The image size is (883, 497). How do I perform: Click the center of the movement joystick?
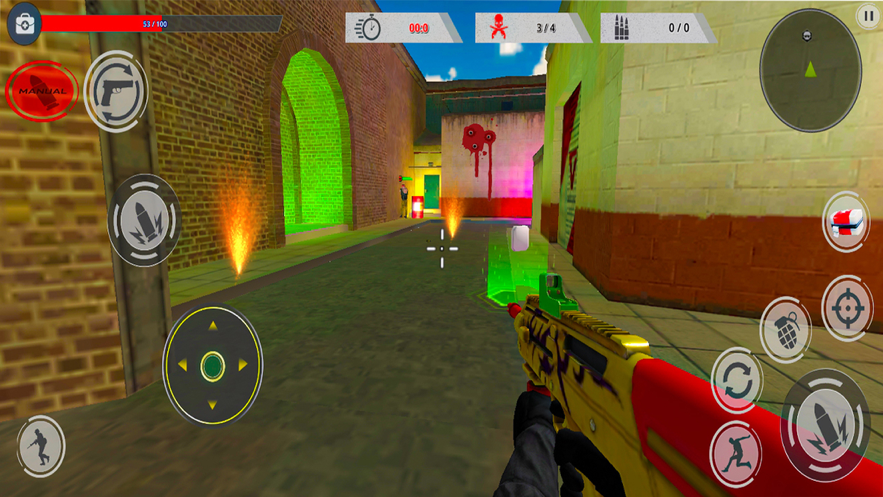212,366
